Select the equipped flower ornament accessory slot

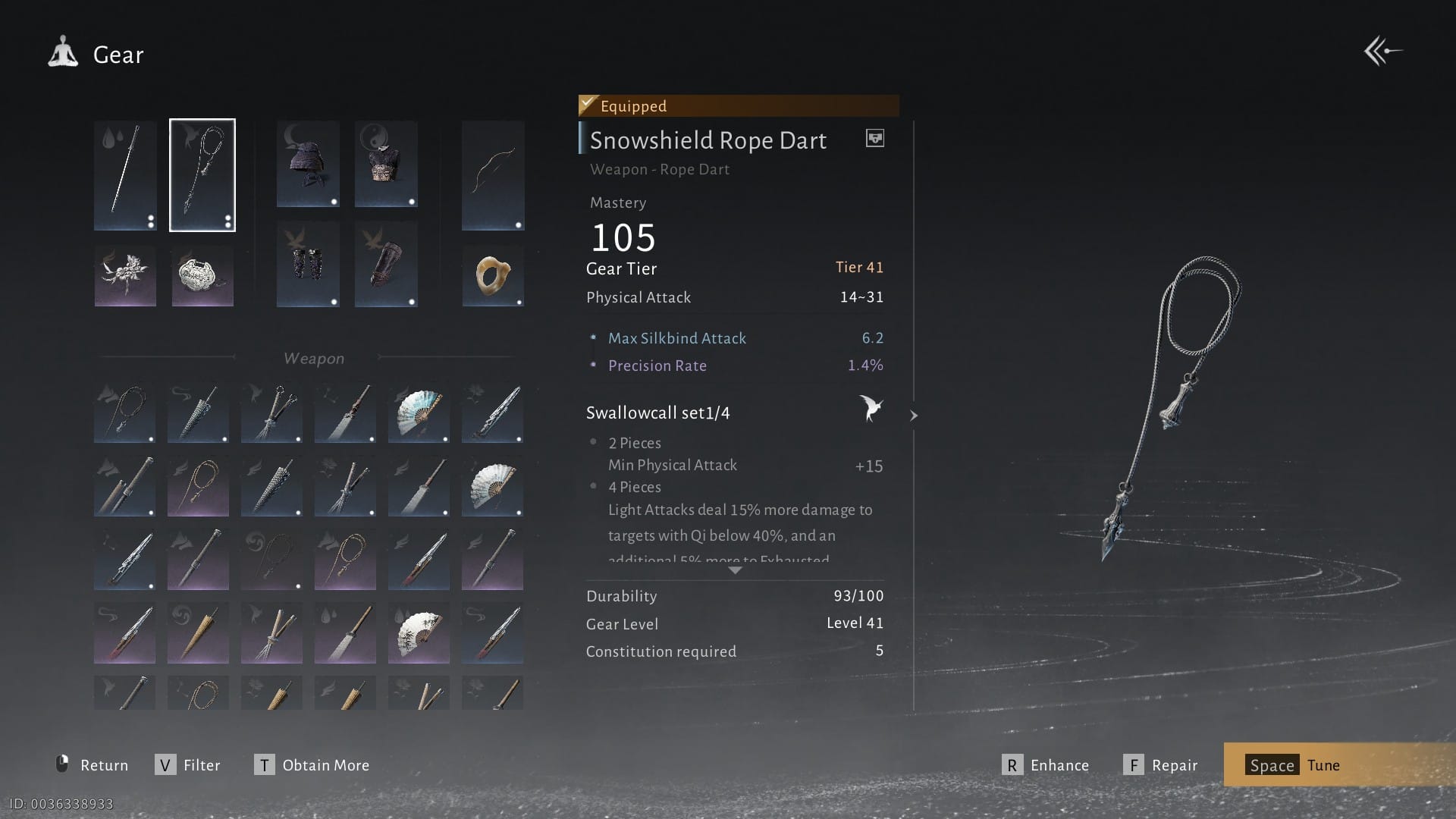tap(125, 276)
